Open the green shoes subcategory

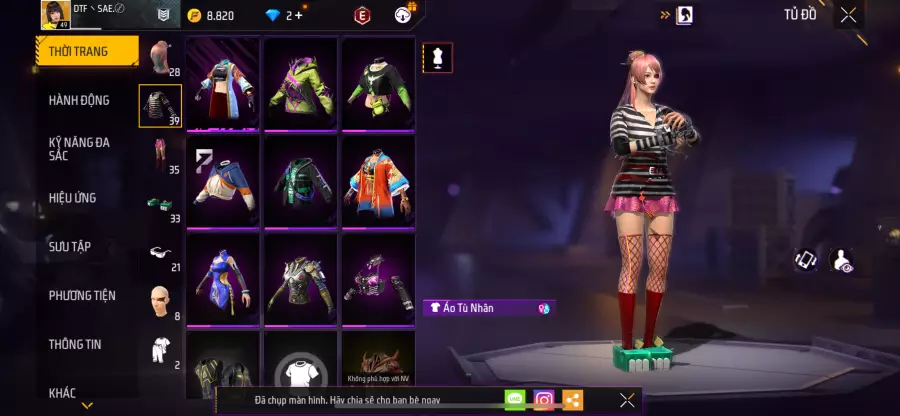coord(160,204)
